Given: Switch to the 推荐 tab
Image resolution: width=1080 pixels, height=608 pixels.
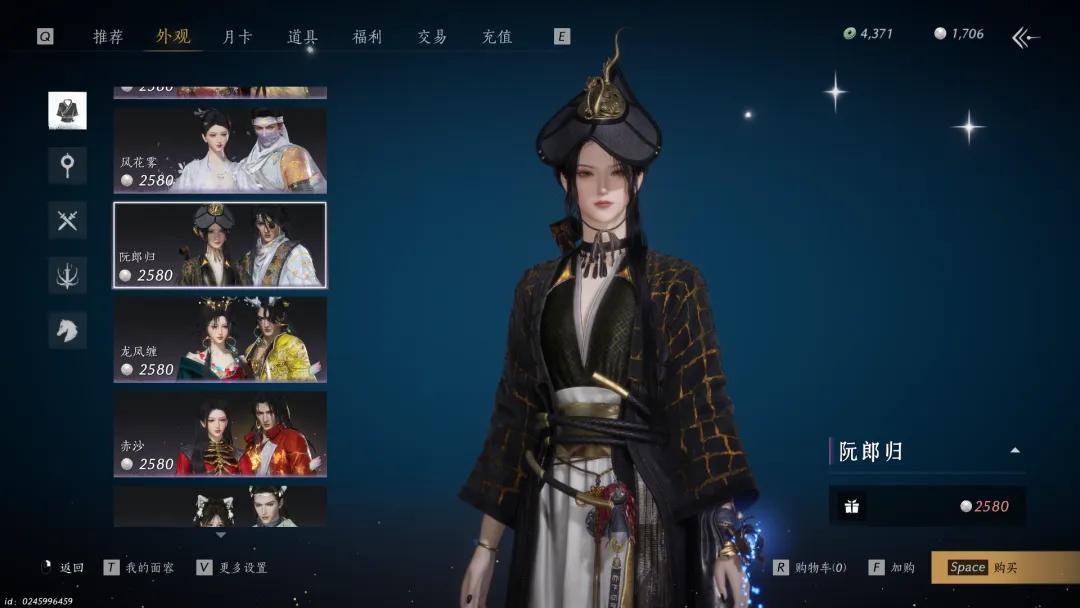Looking at the screenshot, I should [x=108, y=37].
